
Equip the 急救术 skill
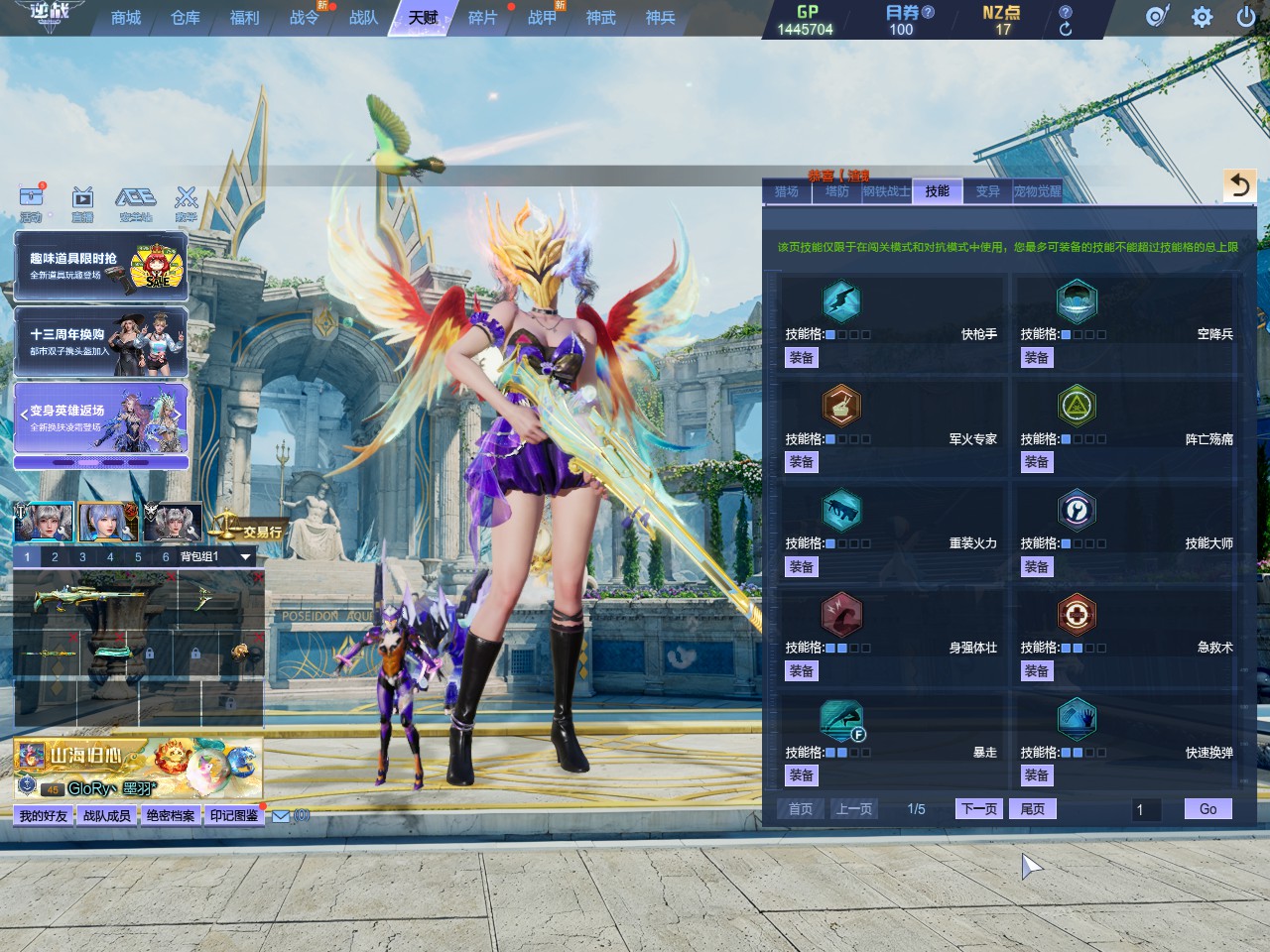[x=1036, y=671]
